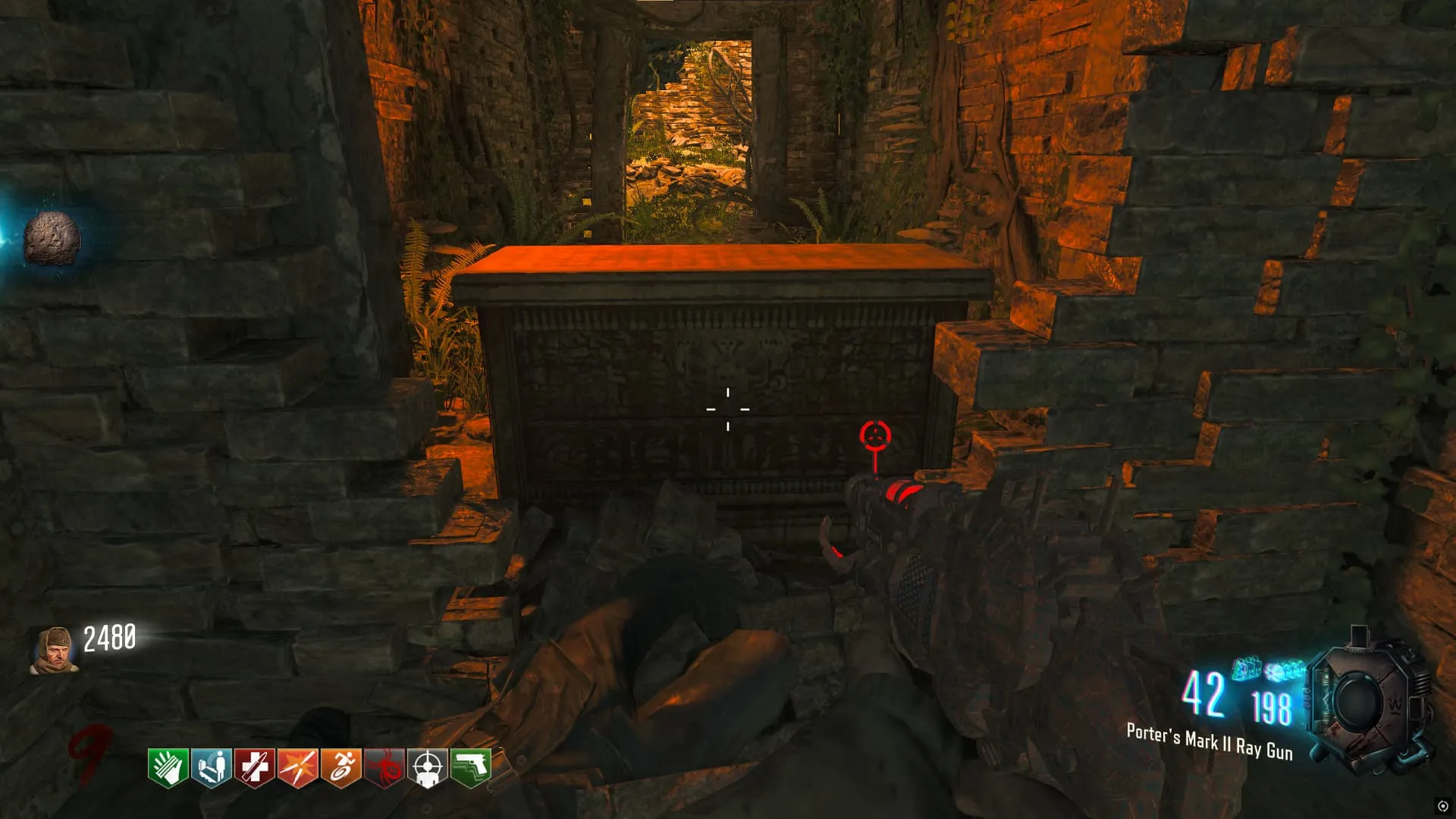The height and width of the screenshot is (819, 1456).
Task: Select the Deadshot crosshair perk icon
Action: [427, 767]
